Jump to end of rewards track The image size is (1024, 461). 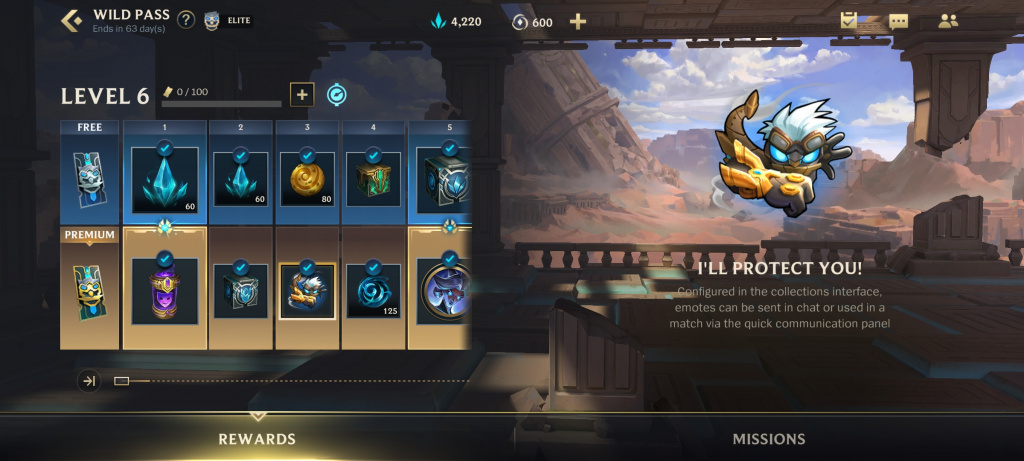click(x=89, y=381)
